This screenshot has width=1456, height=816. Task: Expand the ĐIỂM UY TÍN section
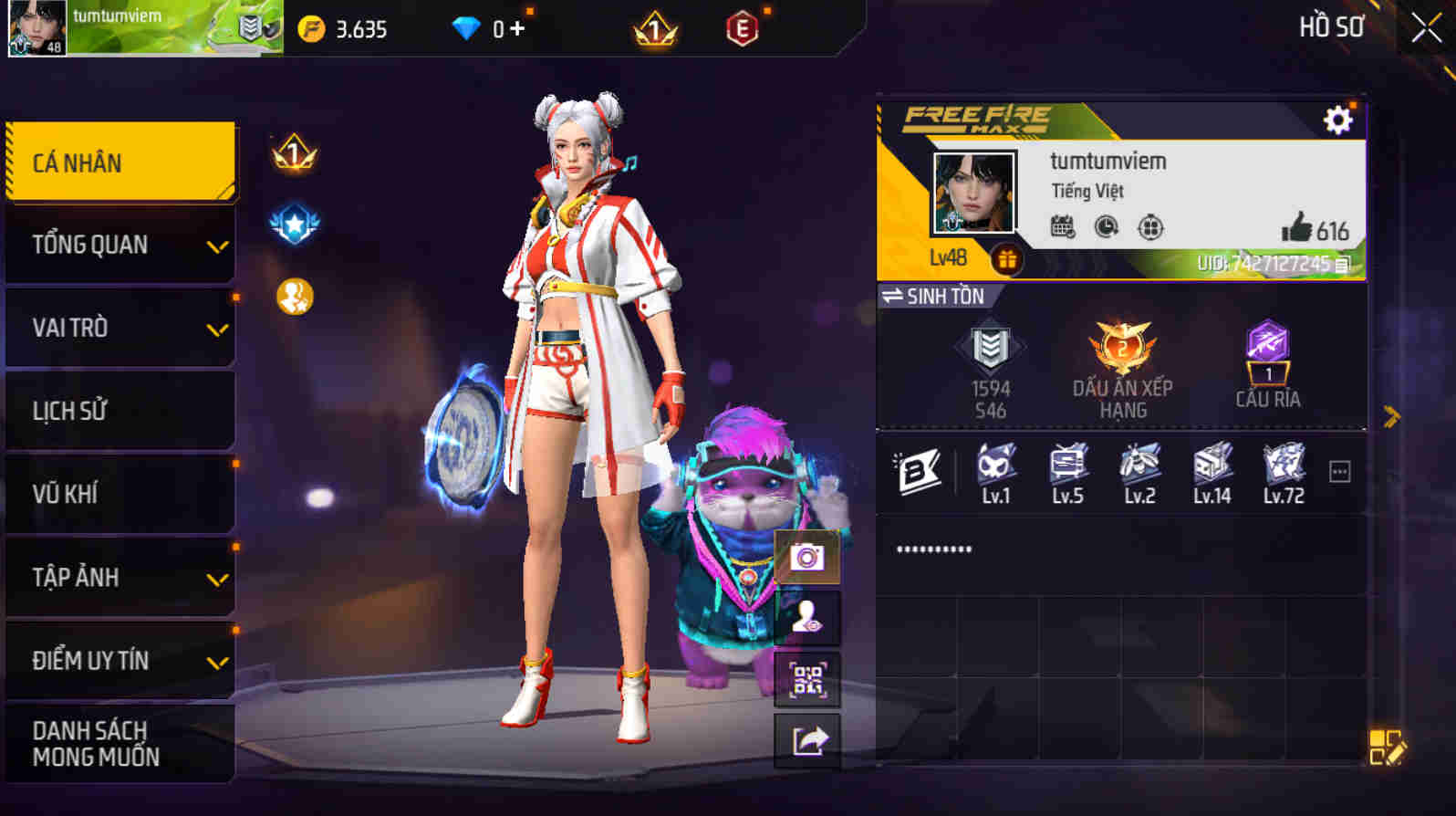point(120,660)
